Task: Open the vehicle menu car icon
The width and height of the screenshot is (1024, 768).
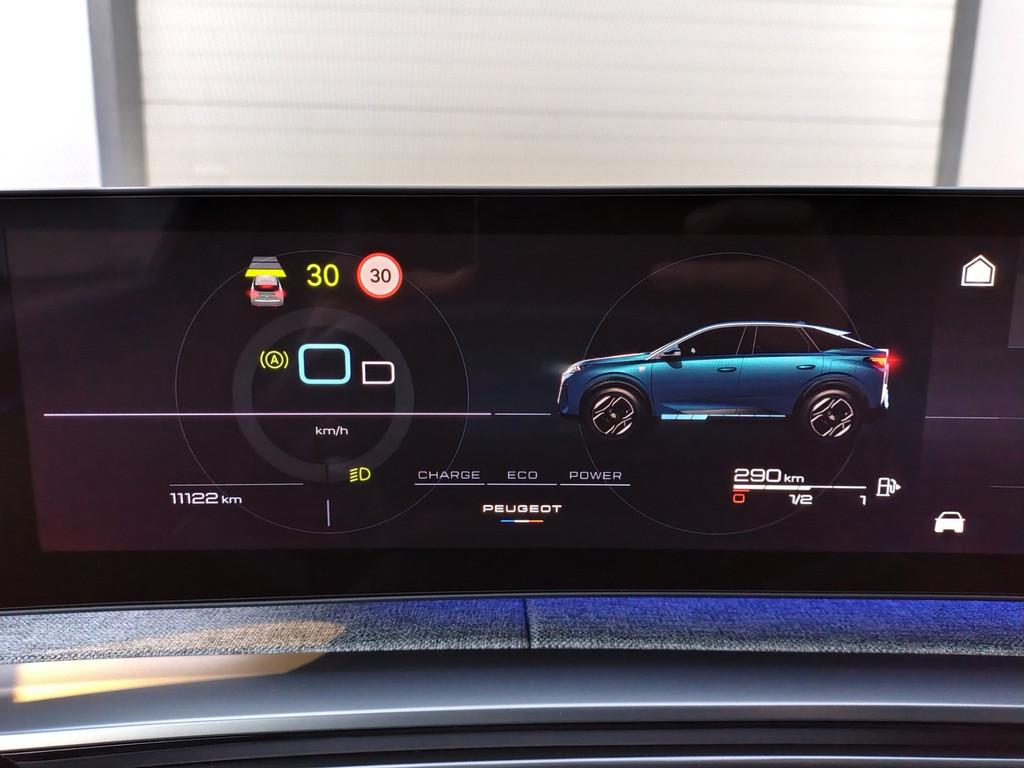Action: 949,522
